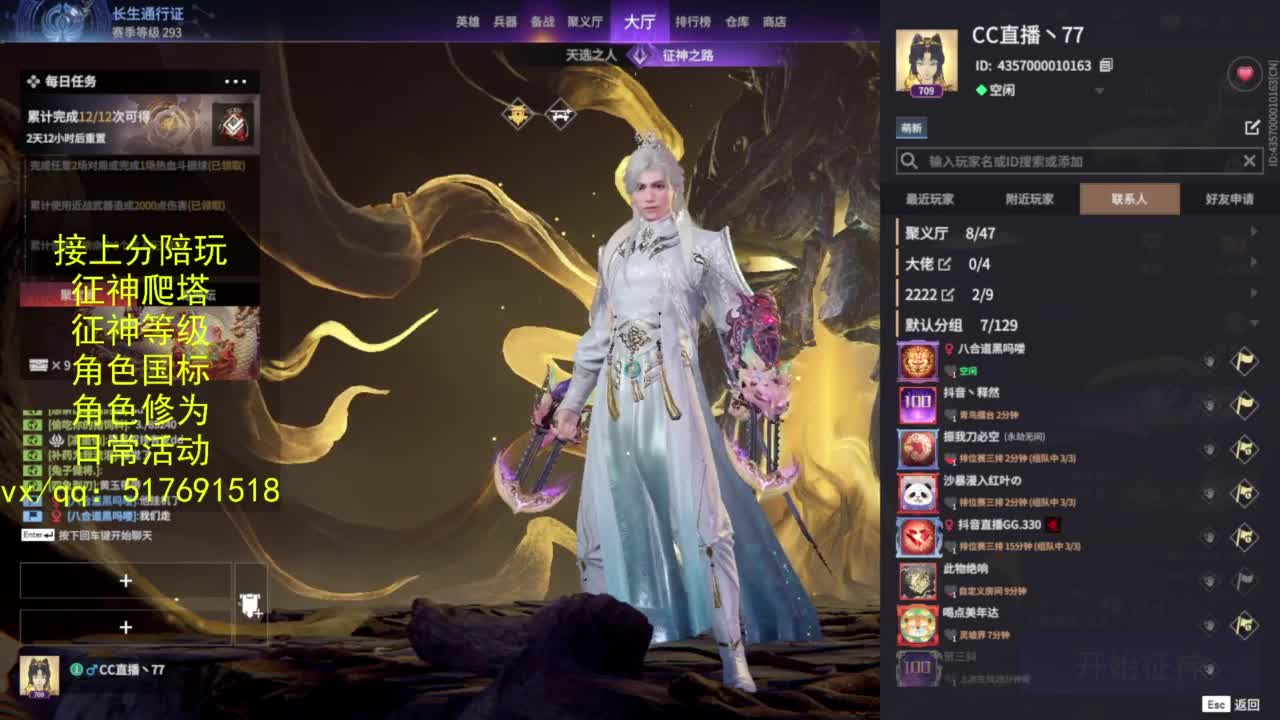Click the heart like icon on player profile
Image resolution: width=1280 pixels, height=720 pixels.
click(x=1243, y=75)
